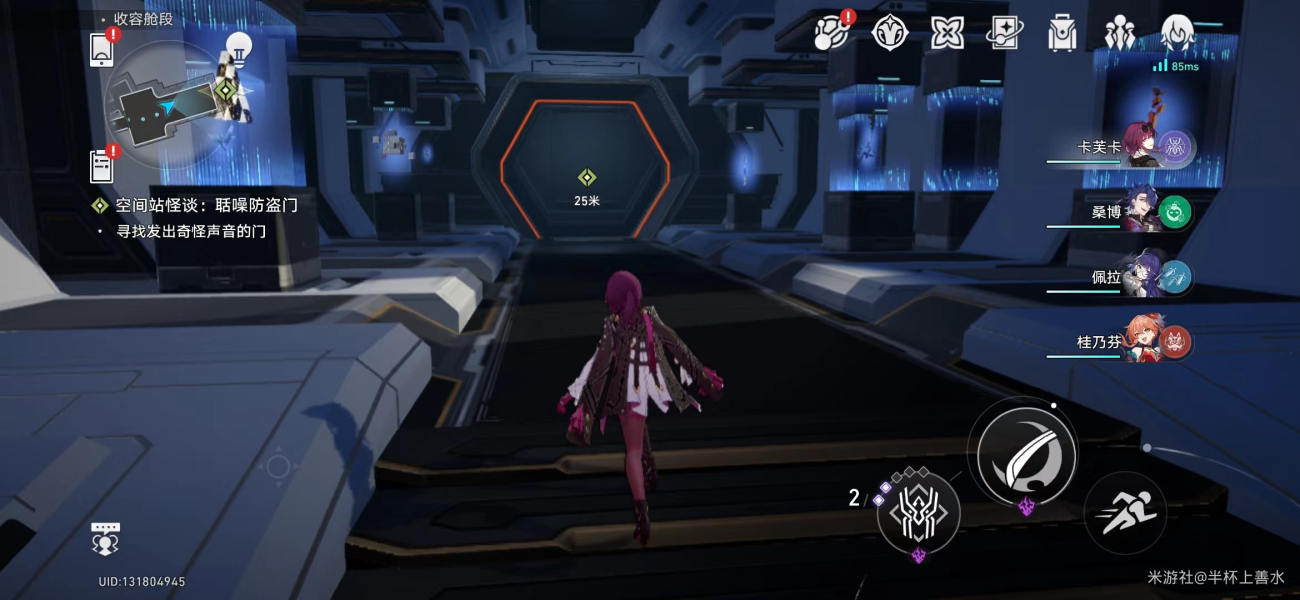The width and height of the screenshot is (1300, 600).
Task: Open the phone menu icon
Action: (101, 49)
